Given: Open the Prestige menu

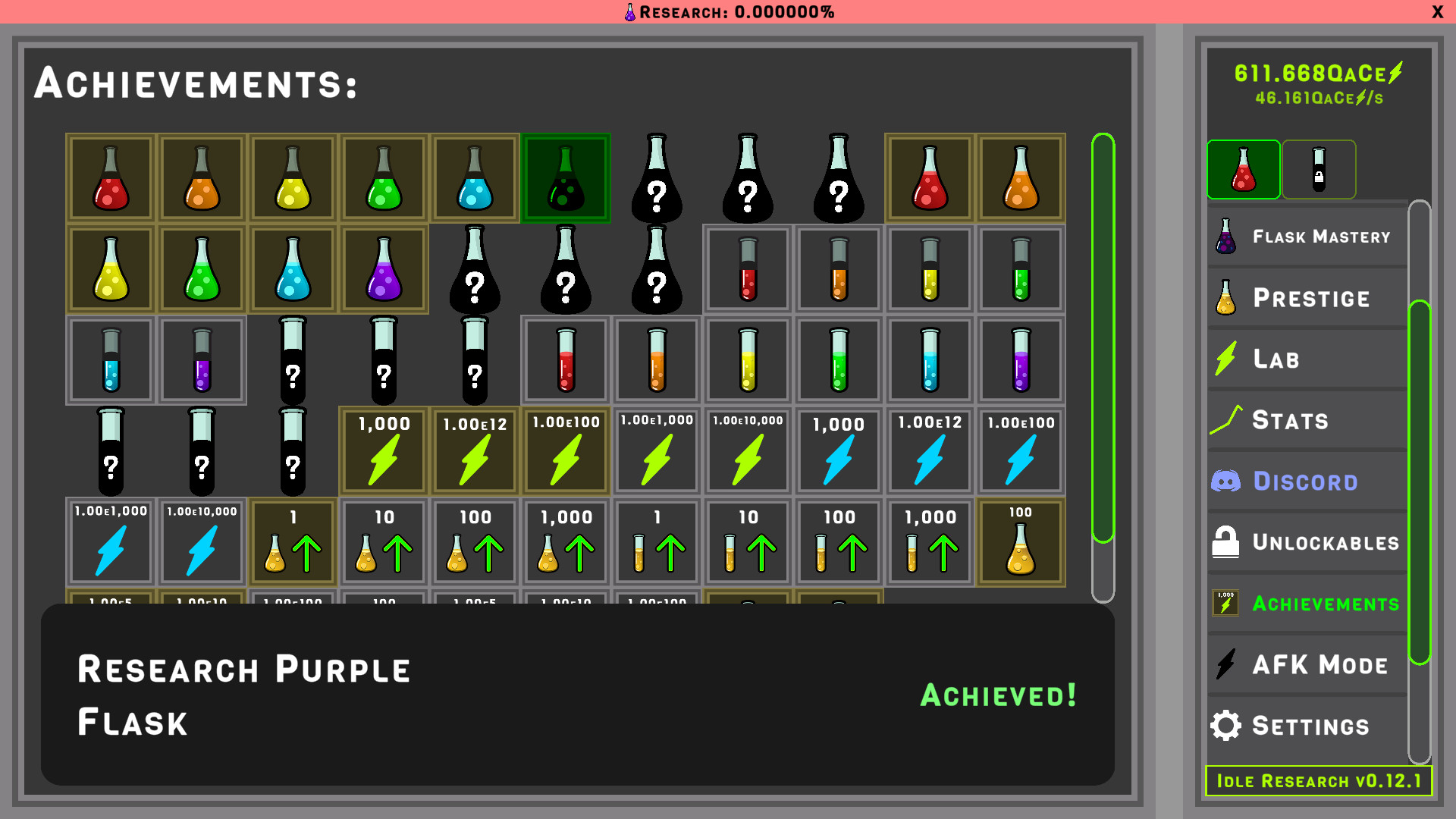Looking at the screenshot, I should click(1306, 297).
